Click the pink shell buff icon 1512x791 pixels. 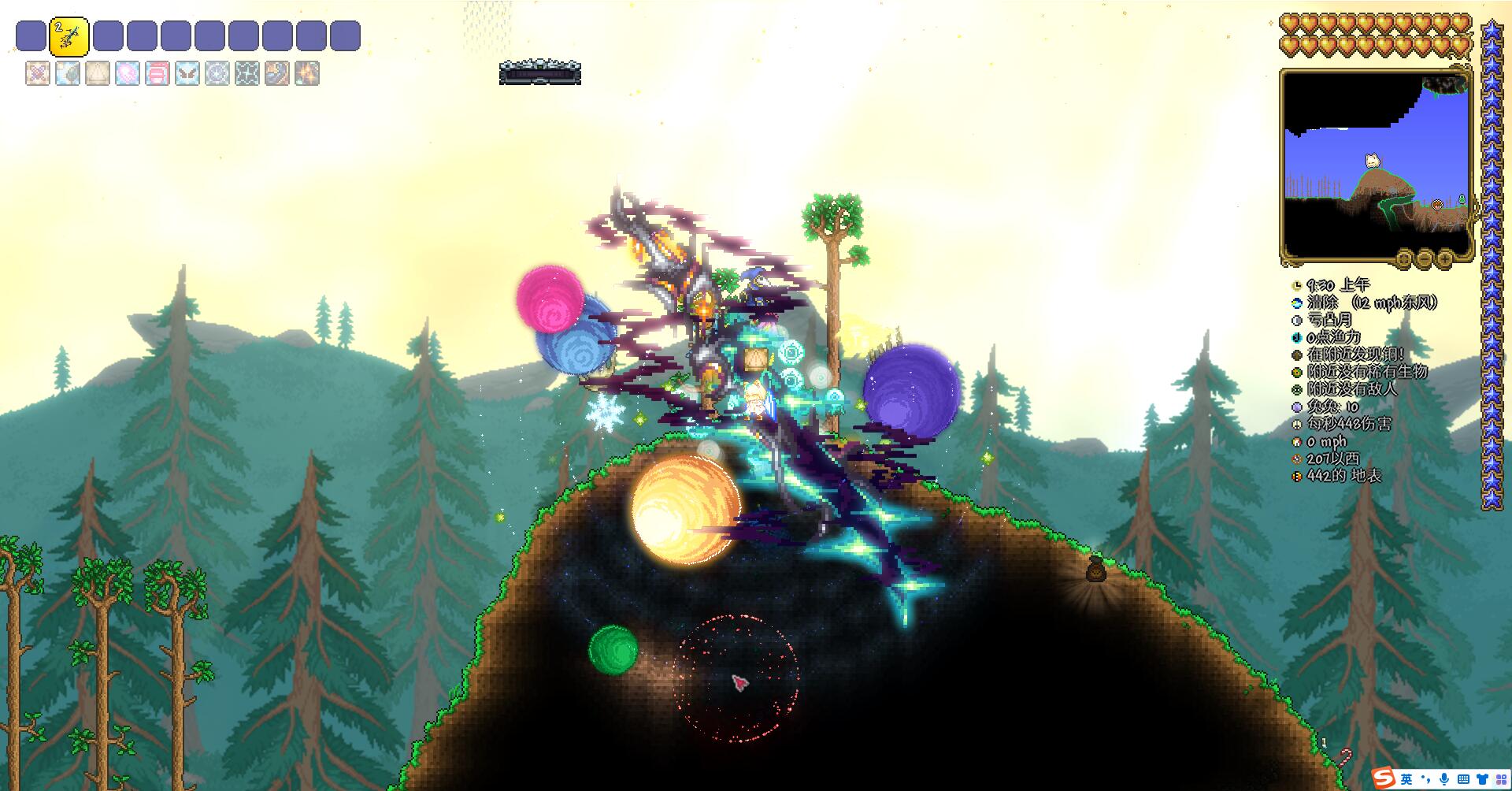(128, 73)
